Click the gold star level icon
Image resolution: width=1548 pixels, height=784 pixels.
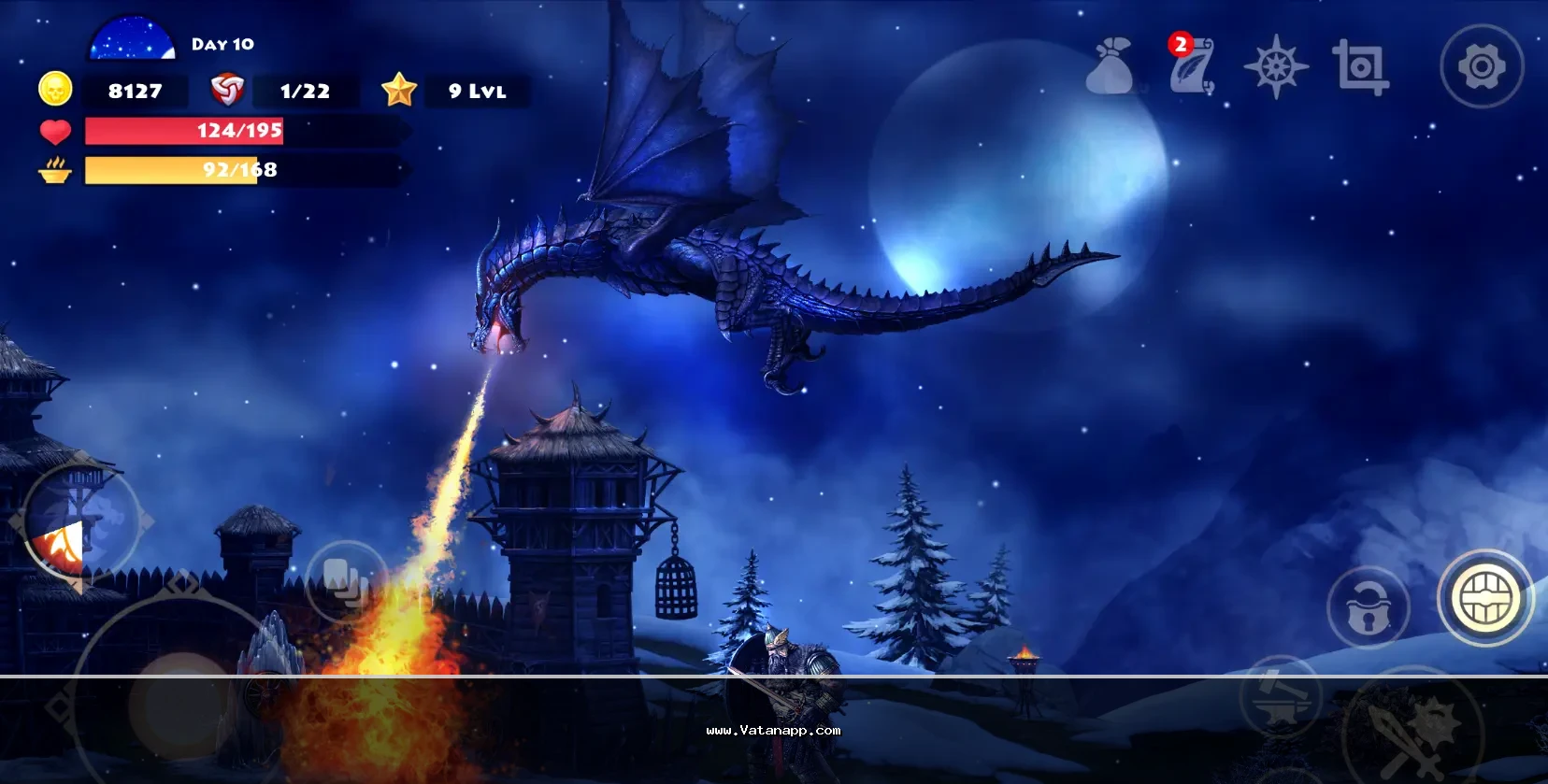(399, 90)
